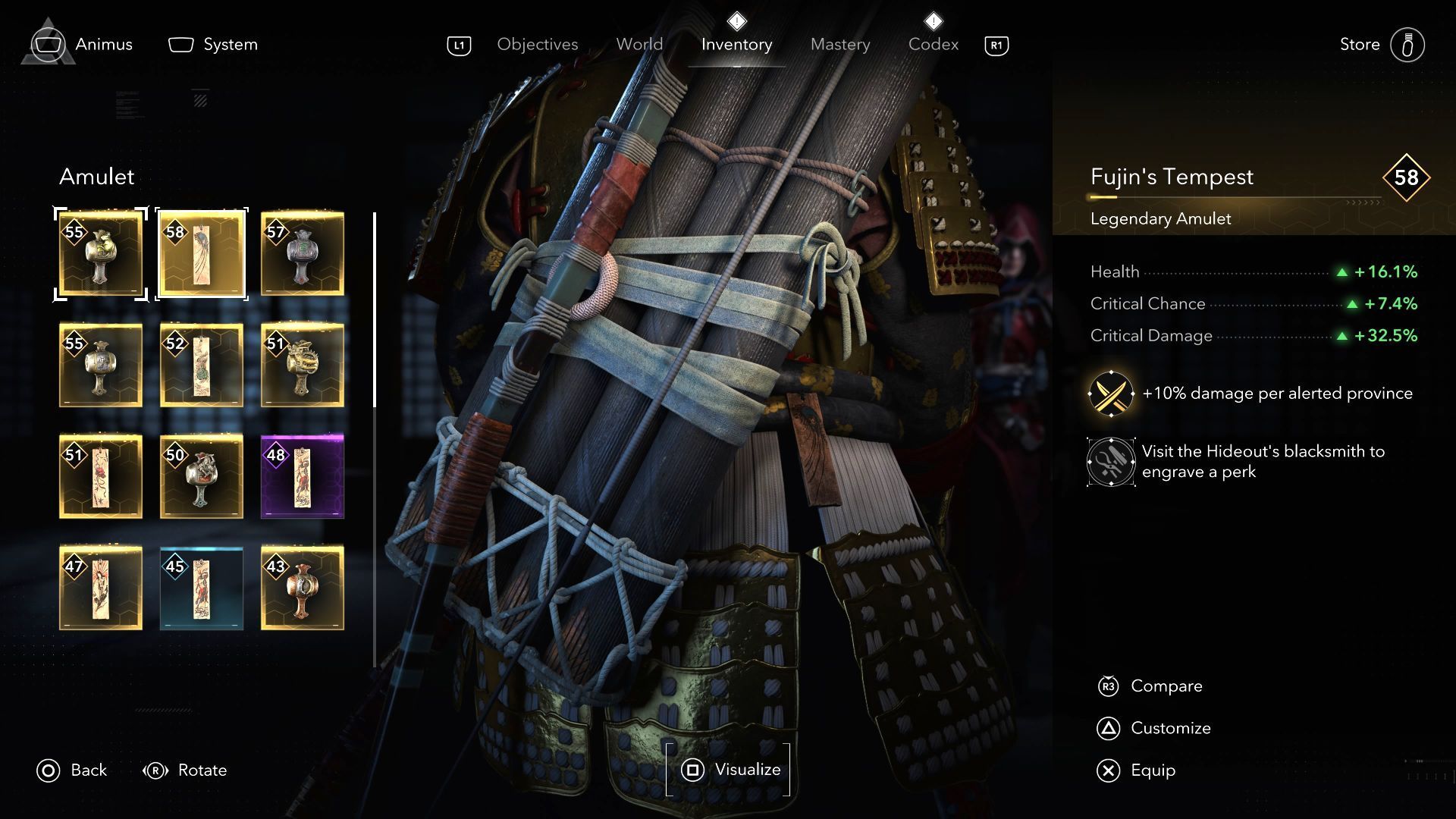
Task: Open the Codex tab
Action: pyautogui.click(x=933, y=45)
